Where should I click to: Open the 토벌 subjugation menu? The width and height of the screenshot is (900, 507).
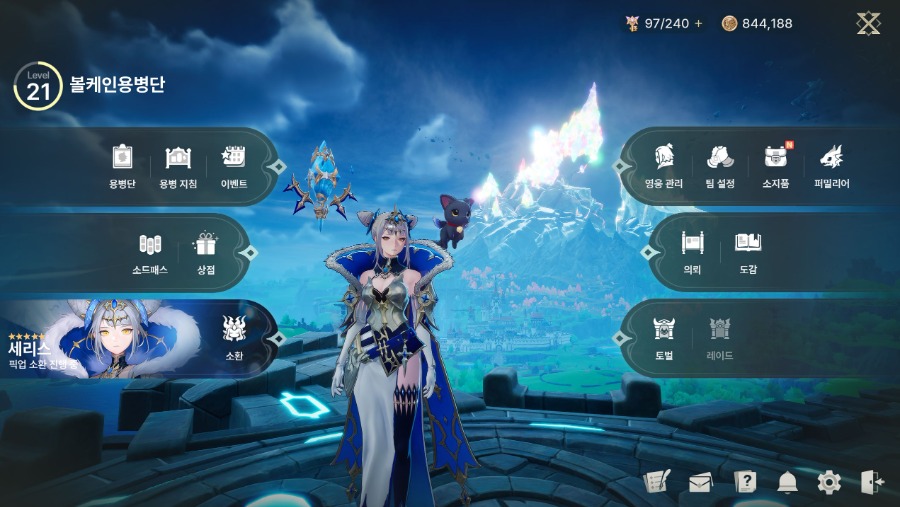click(x=664, y=337)
